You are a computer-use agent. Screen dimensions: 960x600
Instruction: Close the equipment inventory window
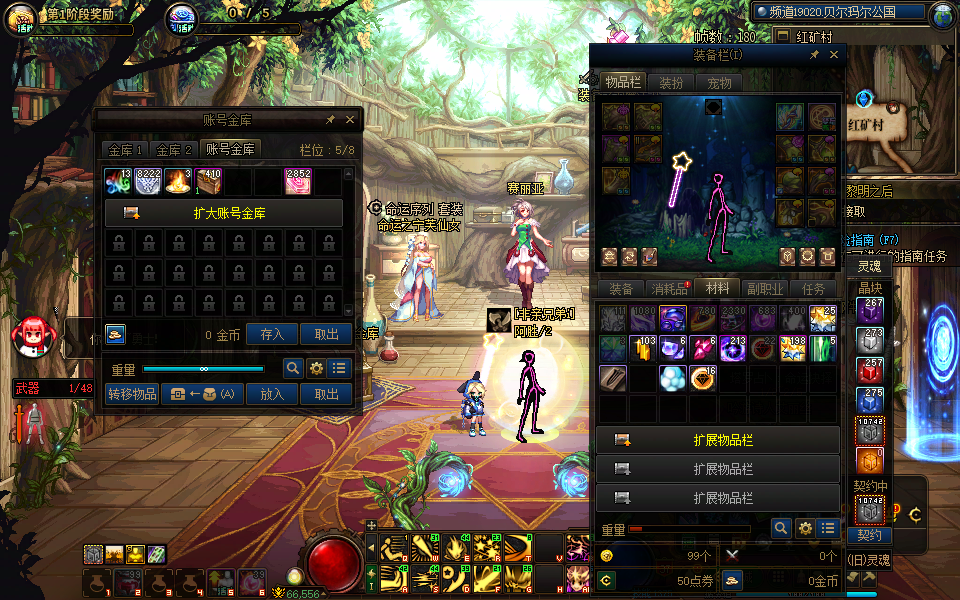click(835, 55)
